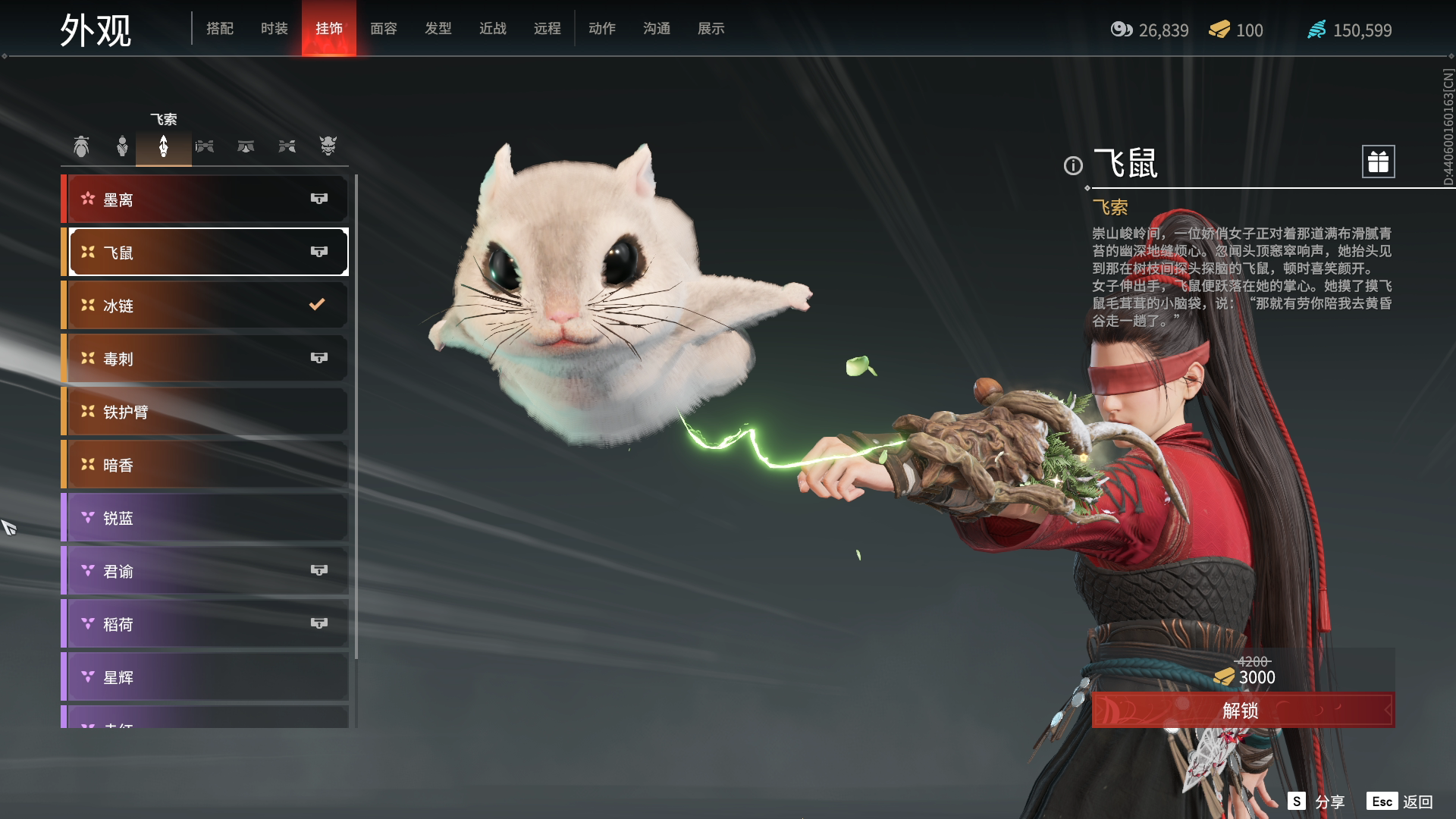Switch to the 远程 tab

[547, 29]
